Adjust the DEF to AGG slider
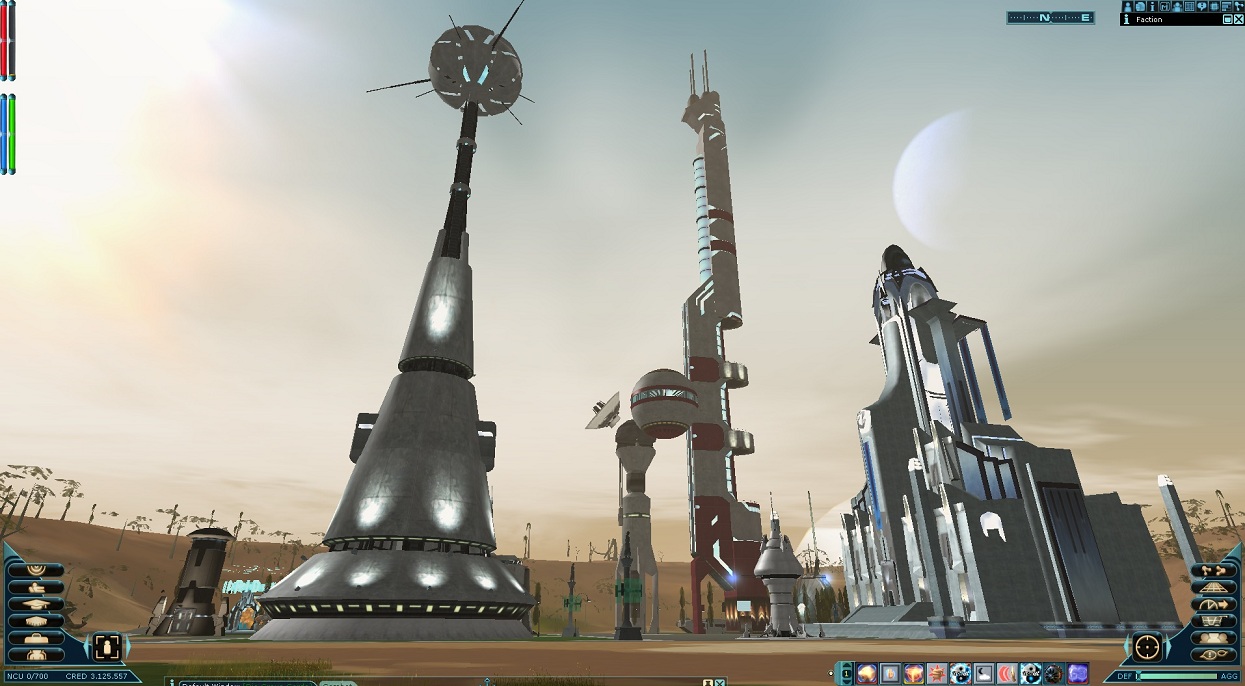The width and height of the screenshot is (1245, 686). coord(1178,677)
